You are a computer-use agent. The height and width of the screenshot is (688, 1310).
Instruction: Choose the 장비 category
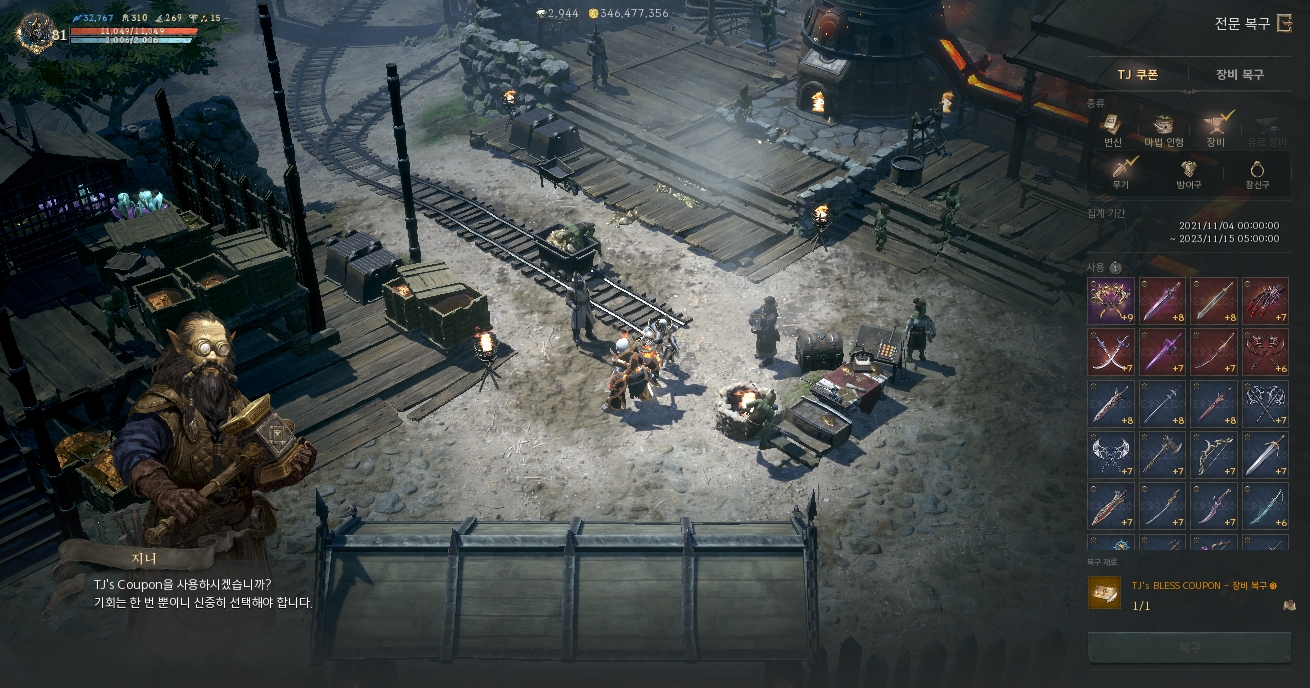(1215, 130)
